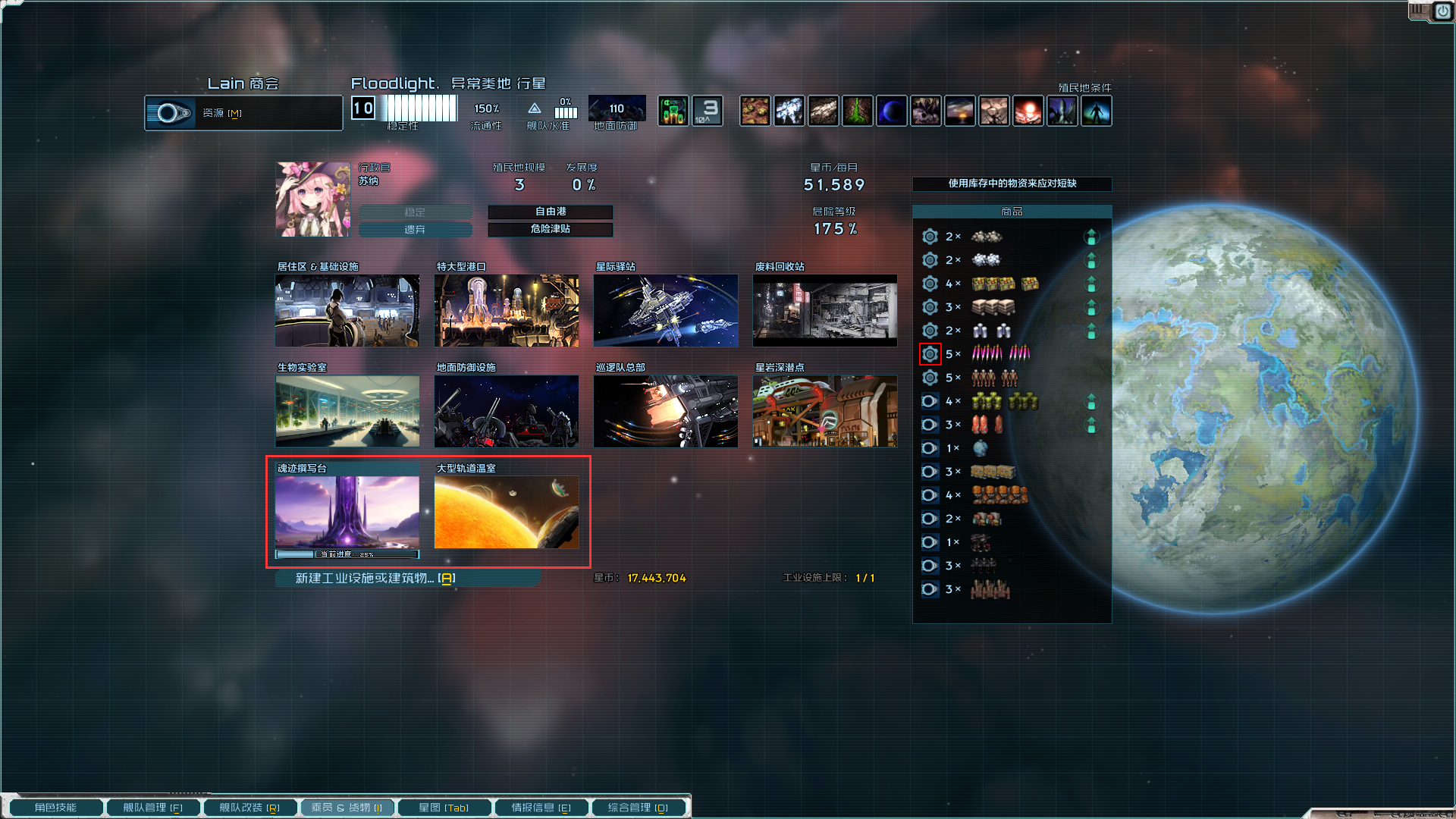The image size is (1456, 819).
Task: Click the green export arrow next to the top ore commodity
Action: click(1091, 237)
